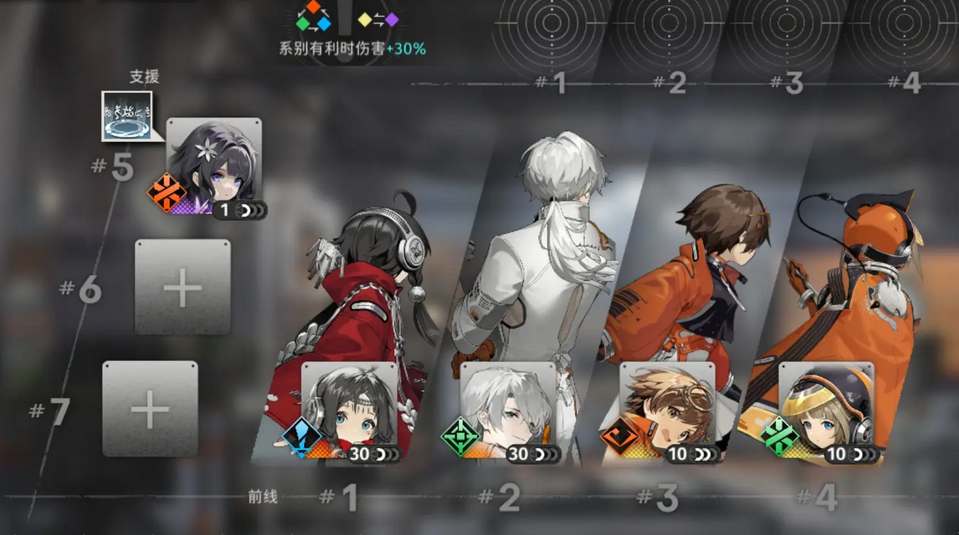
Task: Open the support skill icon beside 支援
Action: (127, 115)
